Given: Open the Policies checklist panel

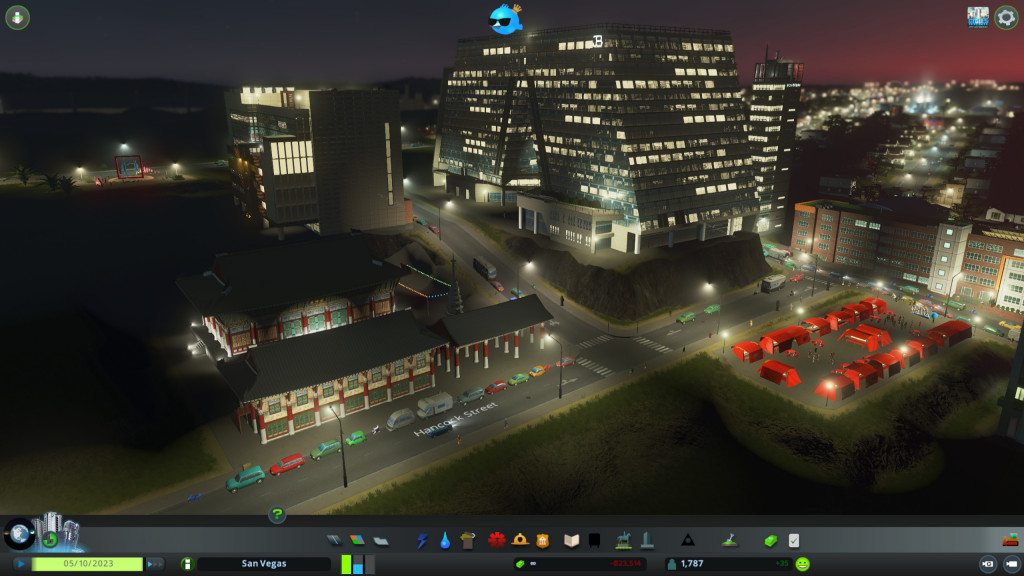Looking at the screenshot, I should 794,541.
